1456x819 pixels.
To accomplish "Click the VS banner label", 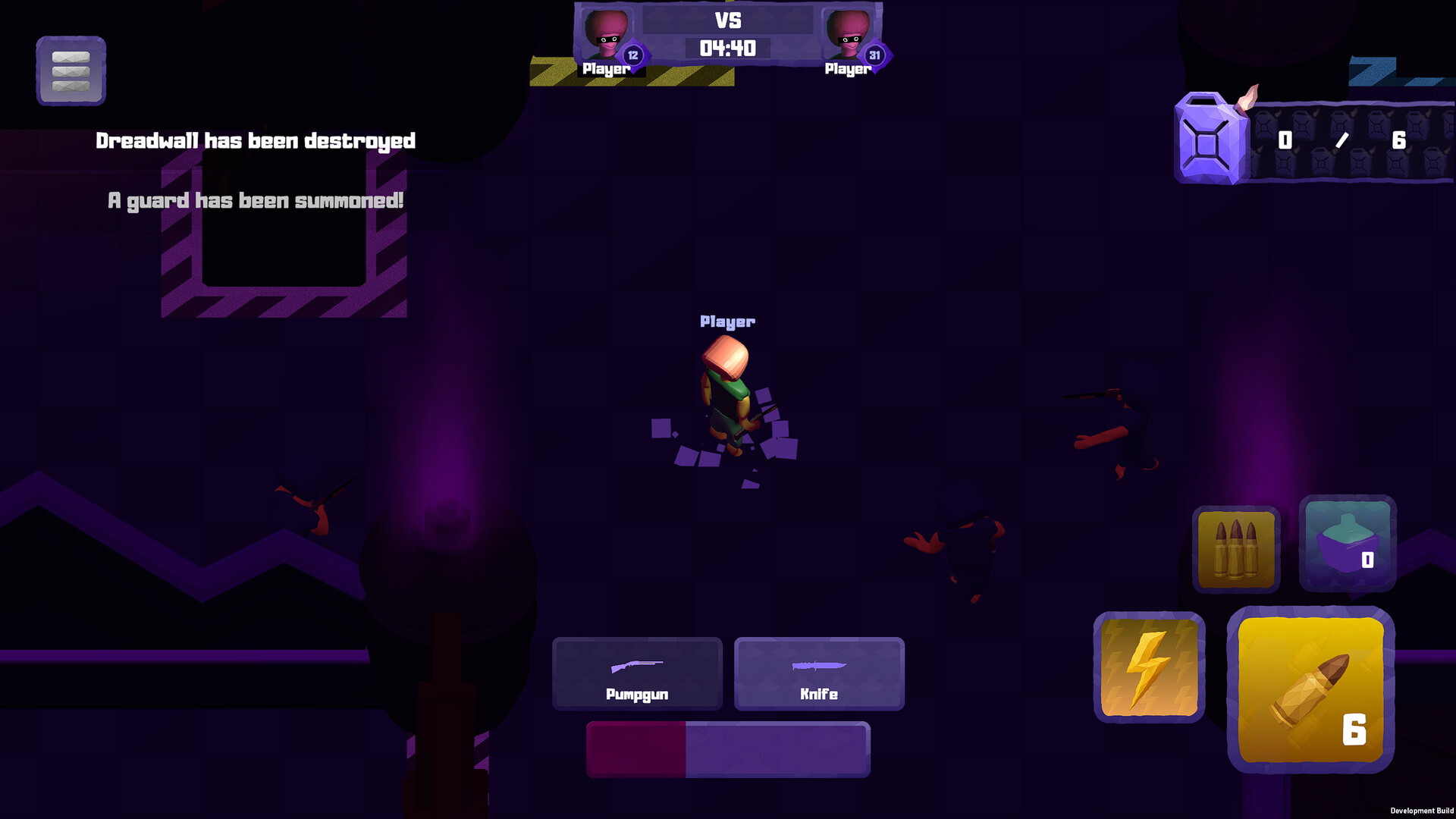I will [730, 20].
